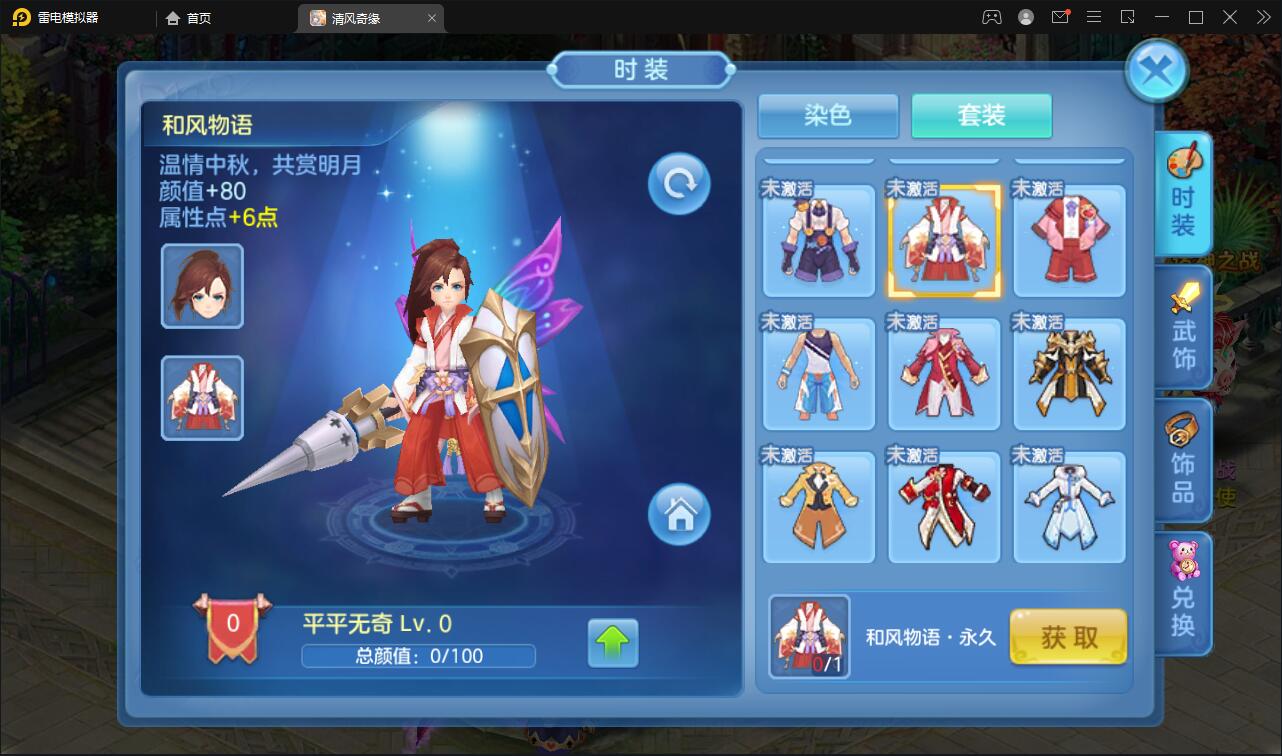Switch to the 染色 (Dye) tab
The height and width of the screenshot is (756, 1282).
coord(827,116)
